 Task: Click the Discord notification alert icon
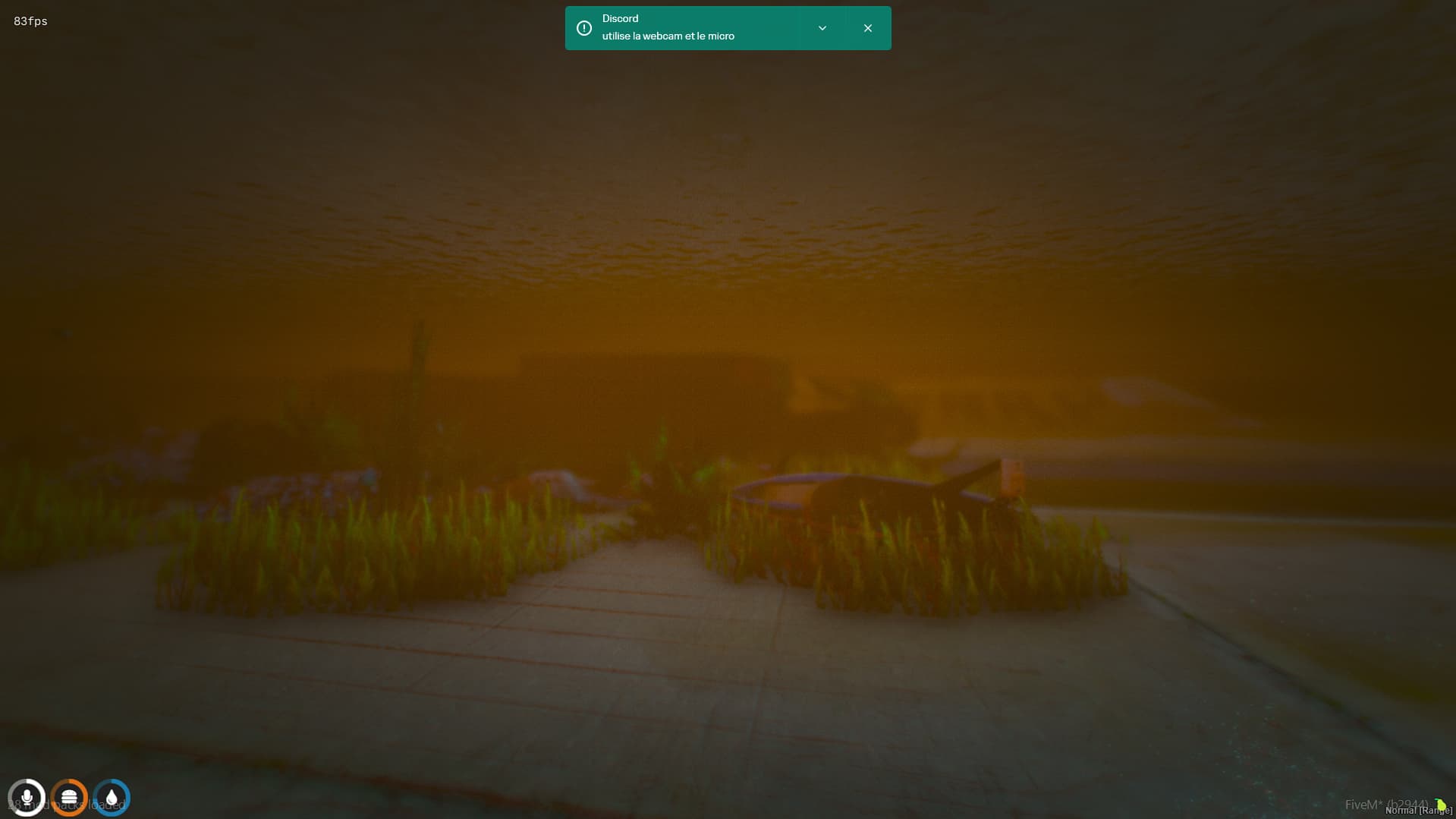[x=583, y=27]
